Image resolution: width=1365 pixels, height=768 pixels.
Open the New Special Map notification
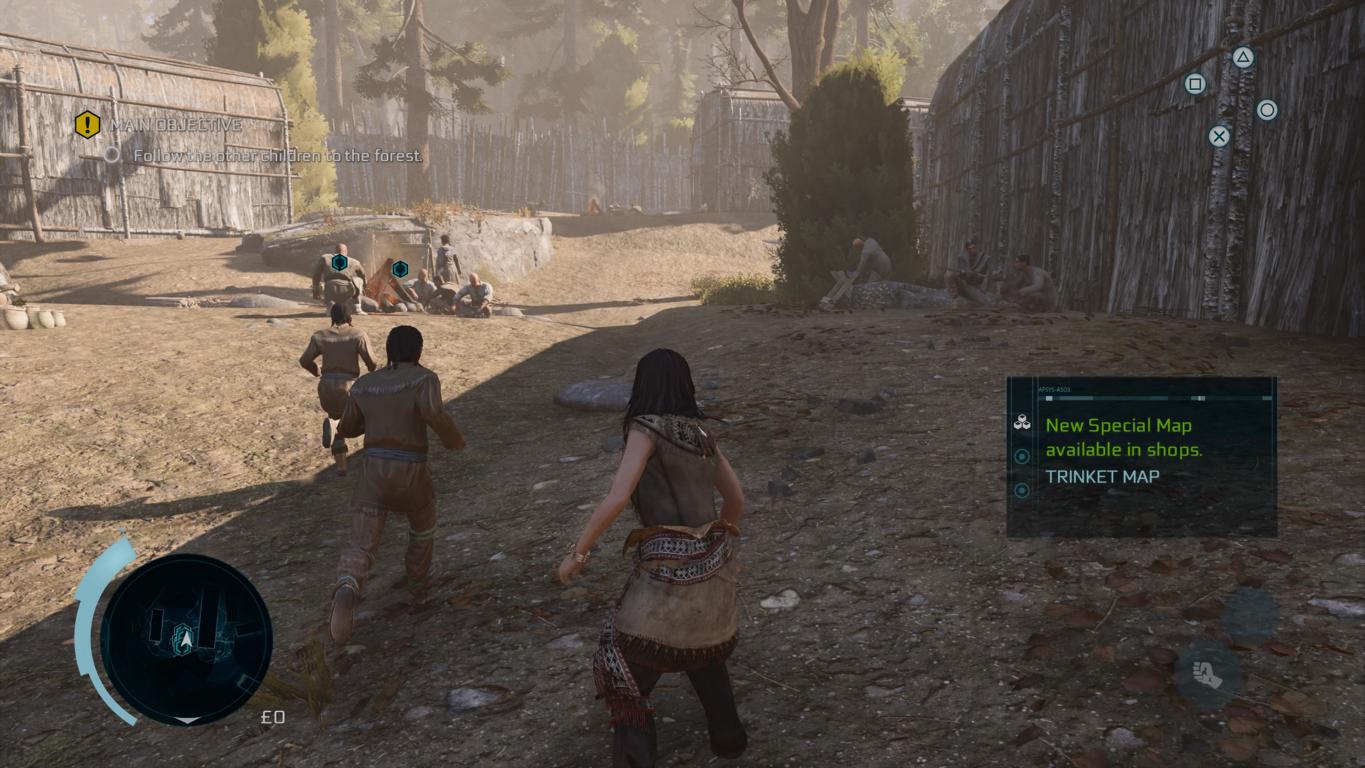1124,437
